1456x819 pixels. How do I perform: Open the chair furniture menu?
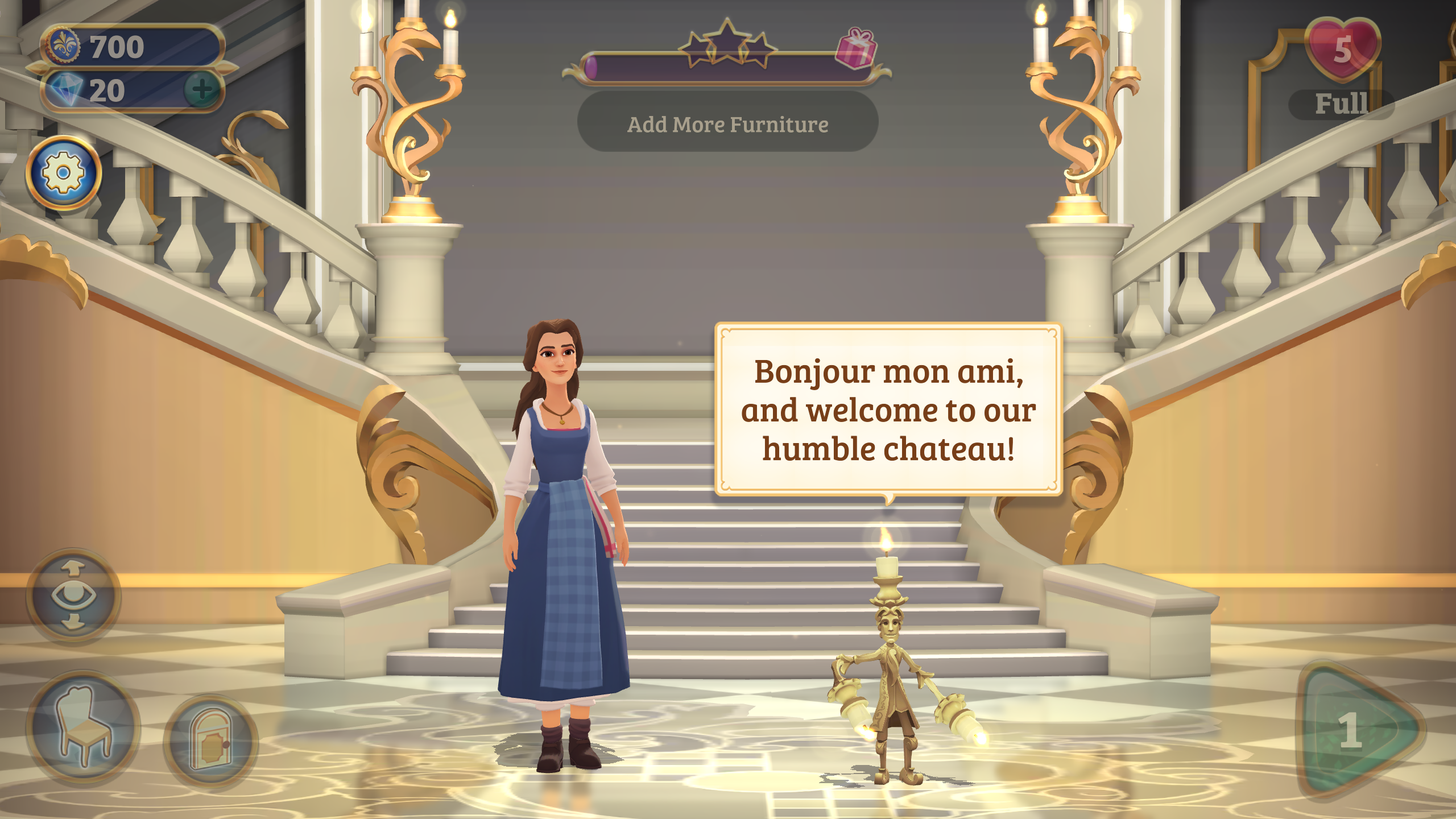click(84, 726)
